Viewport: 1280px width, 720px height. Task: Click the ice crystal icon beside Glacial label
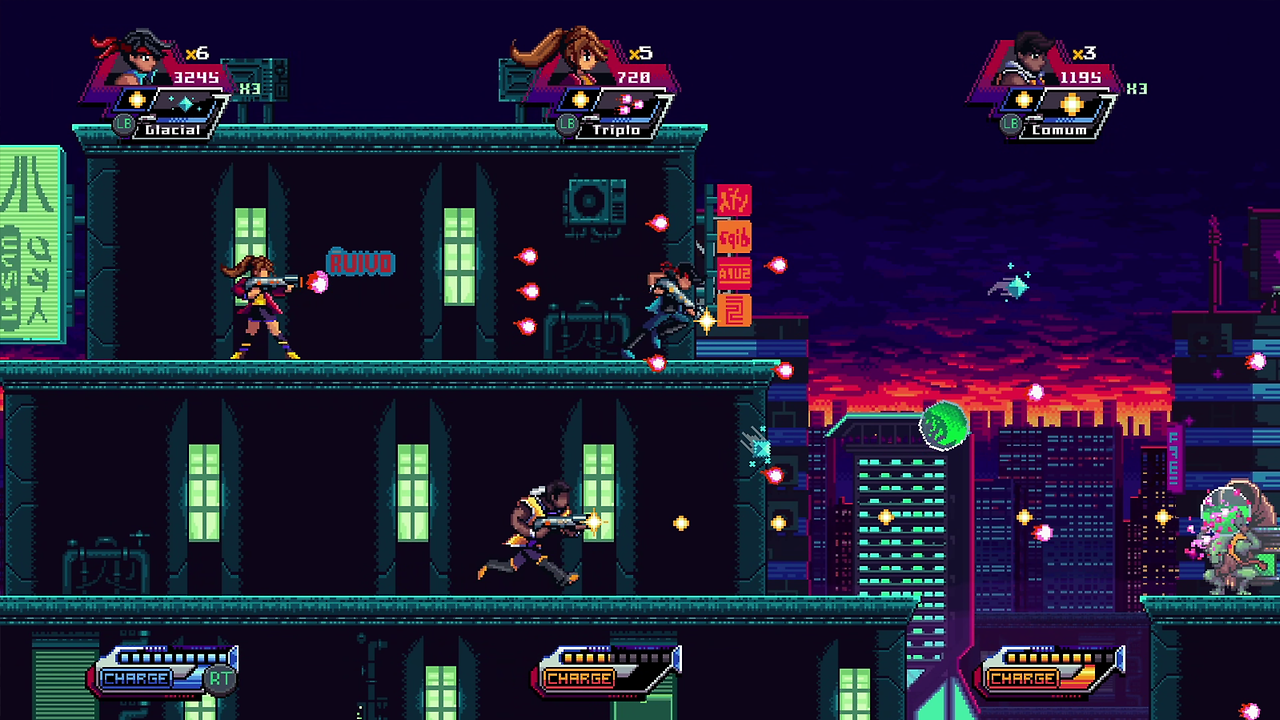coord(184,103)
